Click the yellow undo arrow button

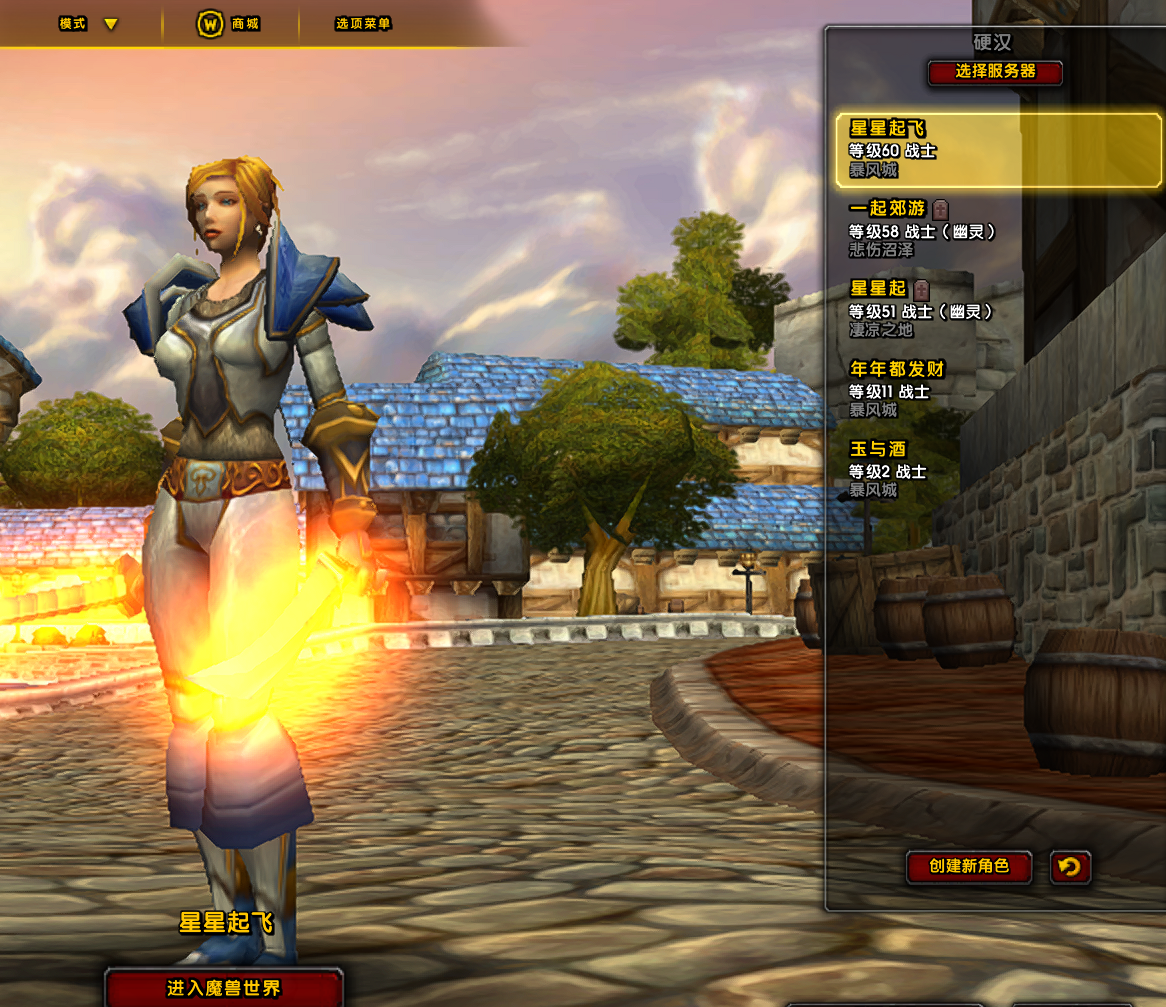click(x=1070, y=866)
